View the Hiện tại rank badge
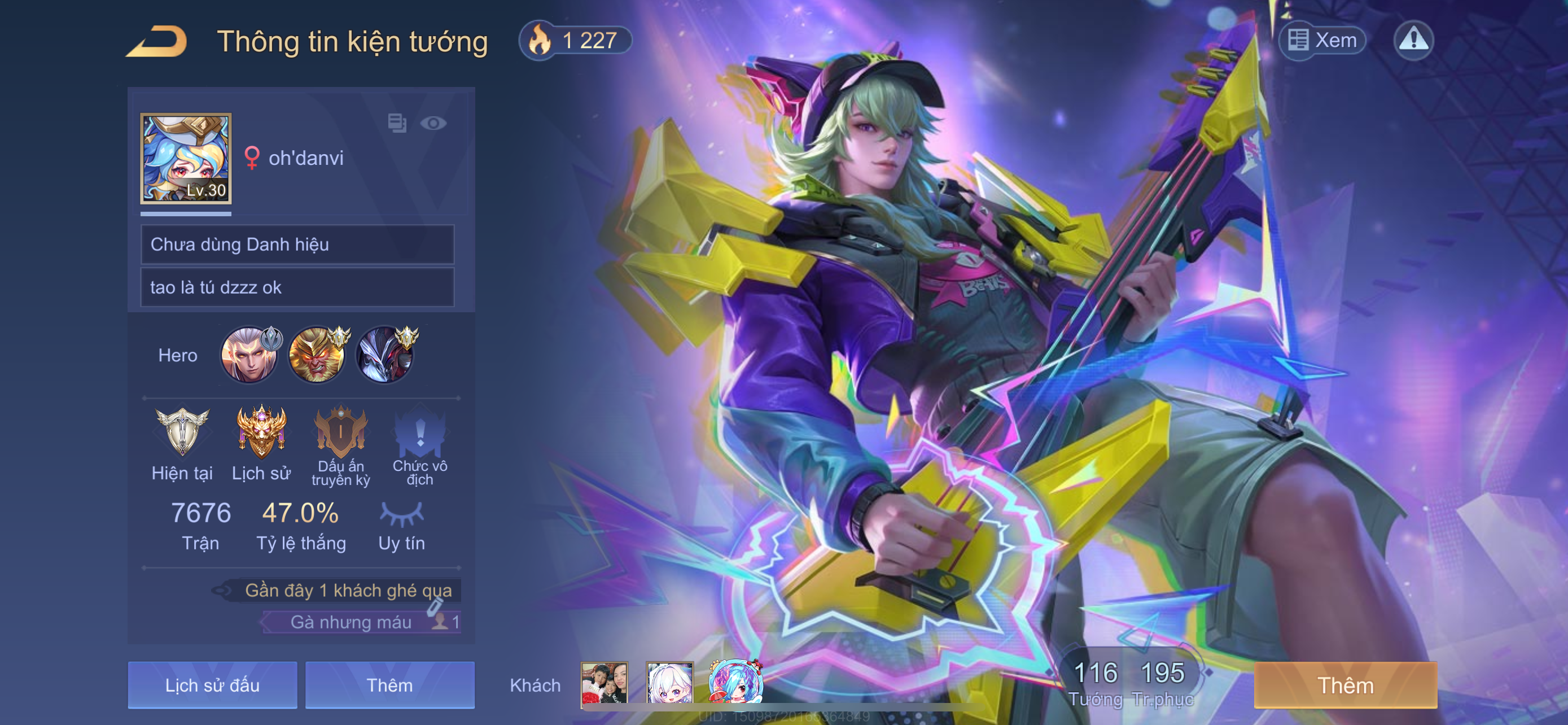This screenshot has width=1568, height=725. tap(182, 433)
